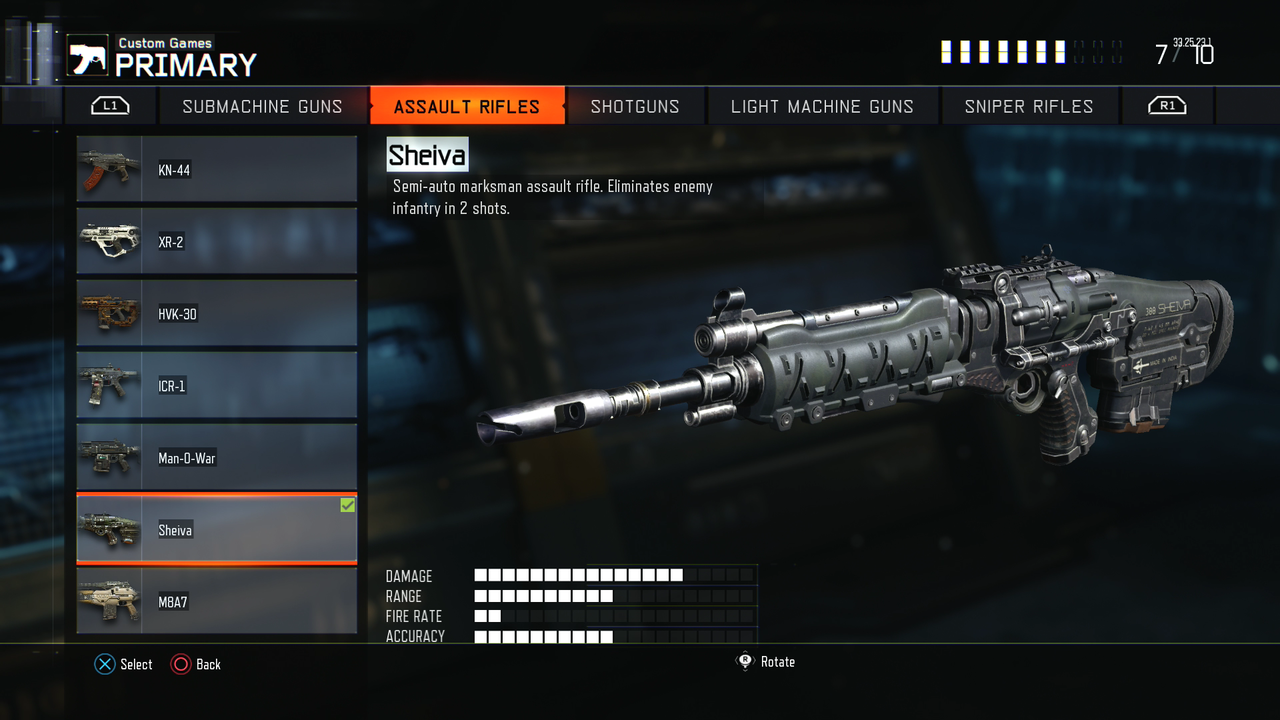Open the Shotguns category
This screenshot has height=720, width=1280.
point(635,106)
